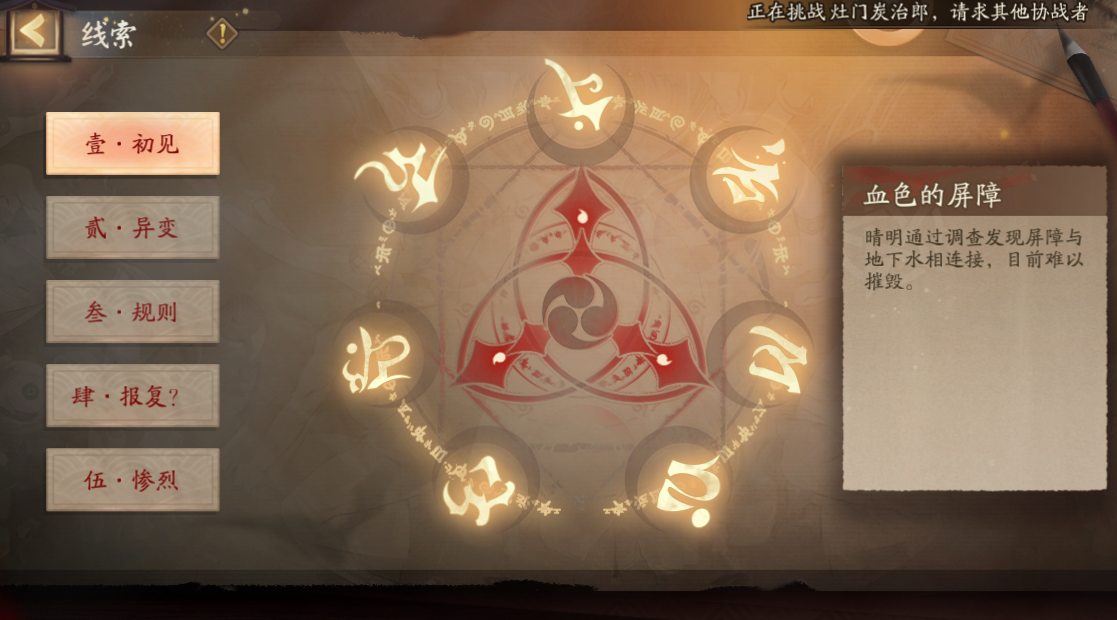This screenshot has height=620, width=1117.
Task: Tap the challenge assist notice banner
Action: pyautogui.click(x=917, y=12)
